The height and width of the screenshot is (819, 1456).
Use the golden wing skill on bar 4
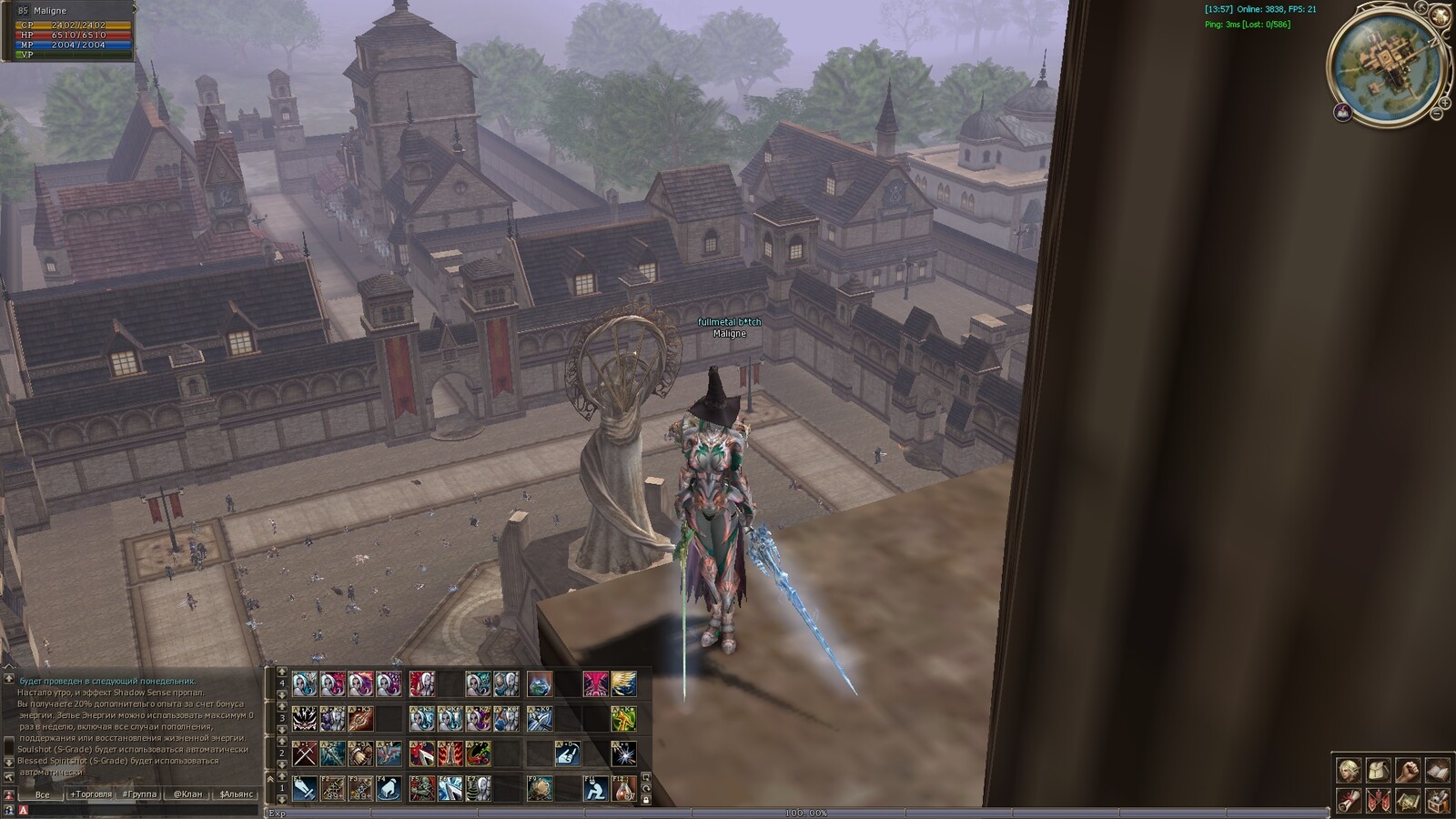(623, 683)
